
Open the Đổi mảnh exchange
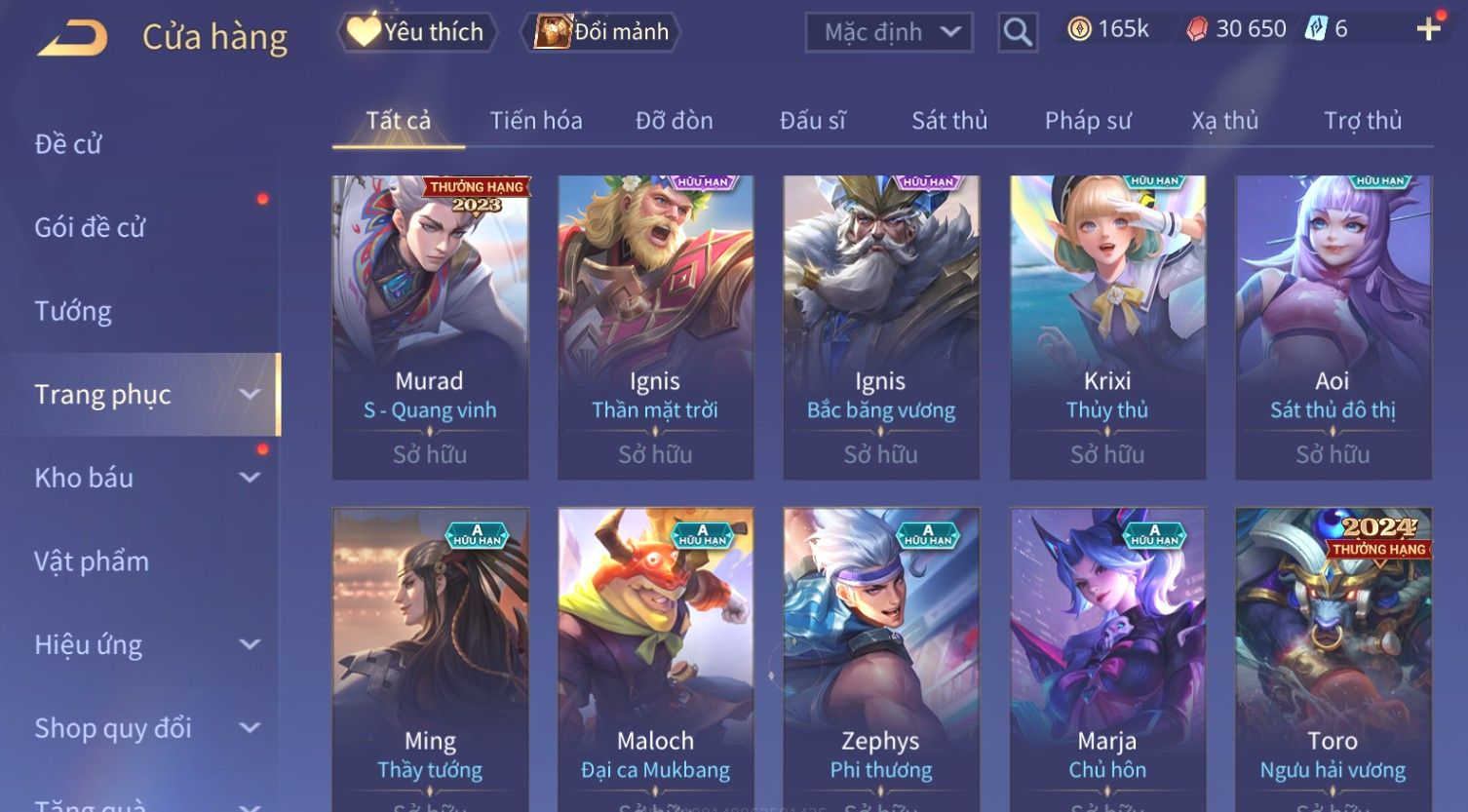pos(602,32)
